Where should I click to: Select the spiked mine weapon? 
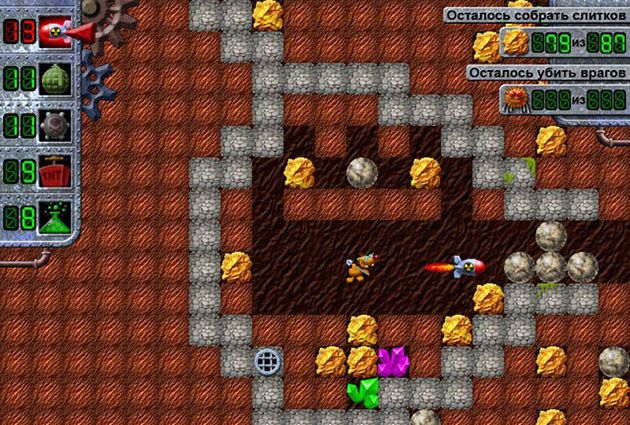point(53,126)
